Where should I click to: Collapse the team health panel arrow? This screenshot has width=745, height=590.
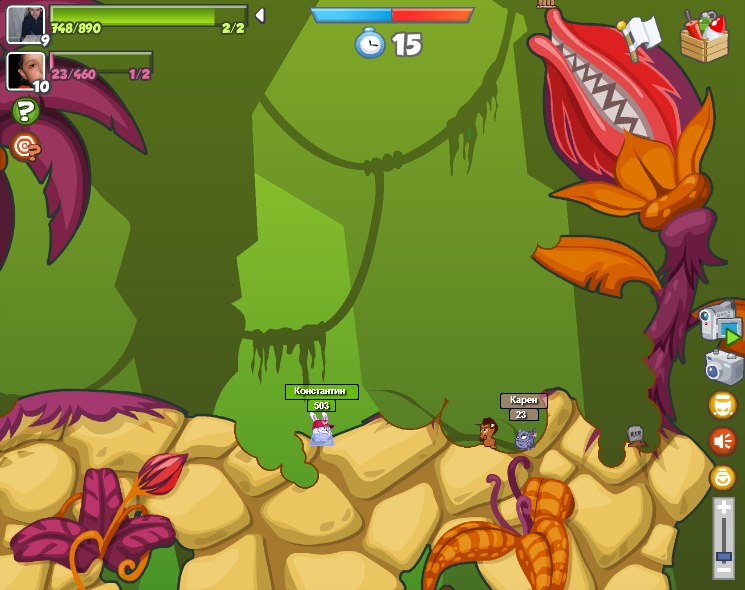(259, 15)
